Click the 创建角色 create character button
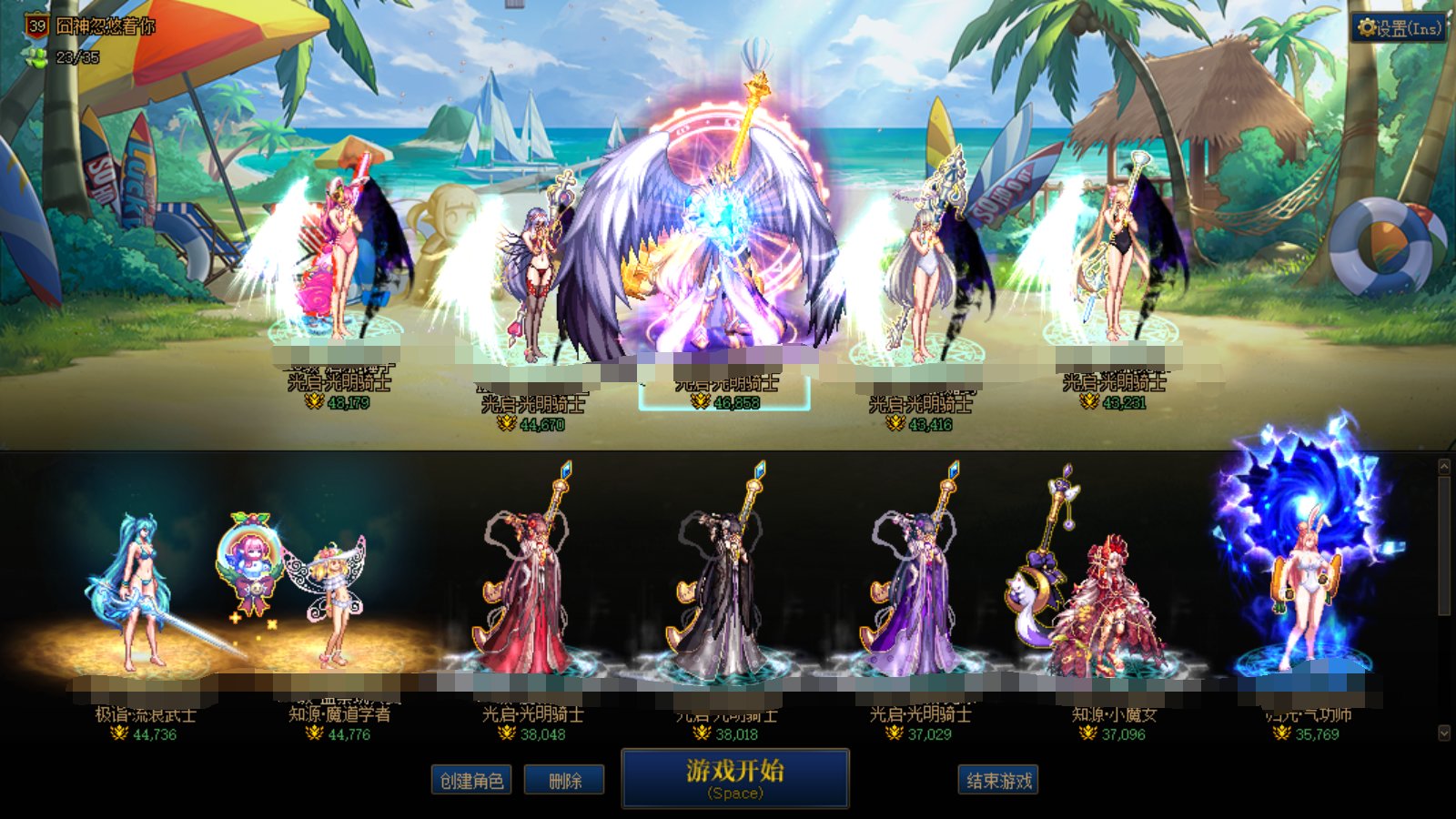Viewport: 1456px width, 819px height. point(470,781)
